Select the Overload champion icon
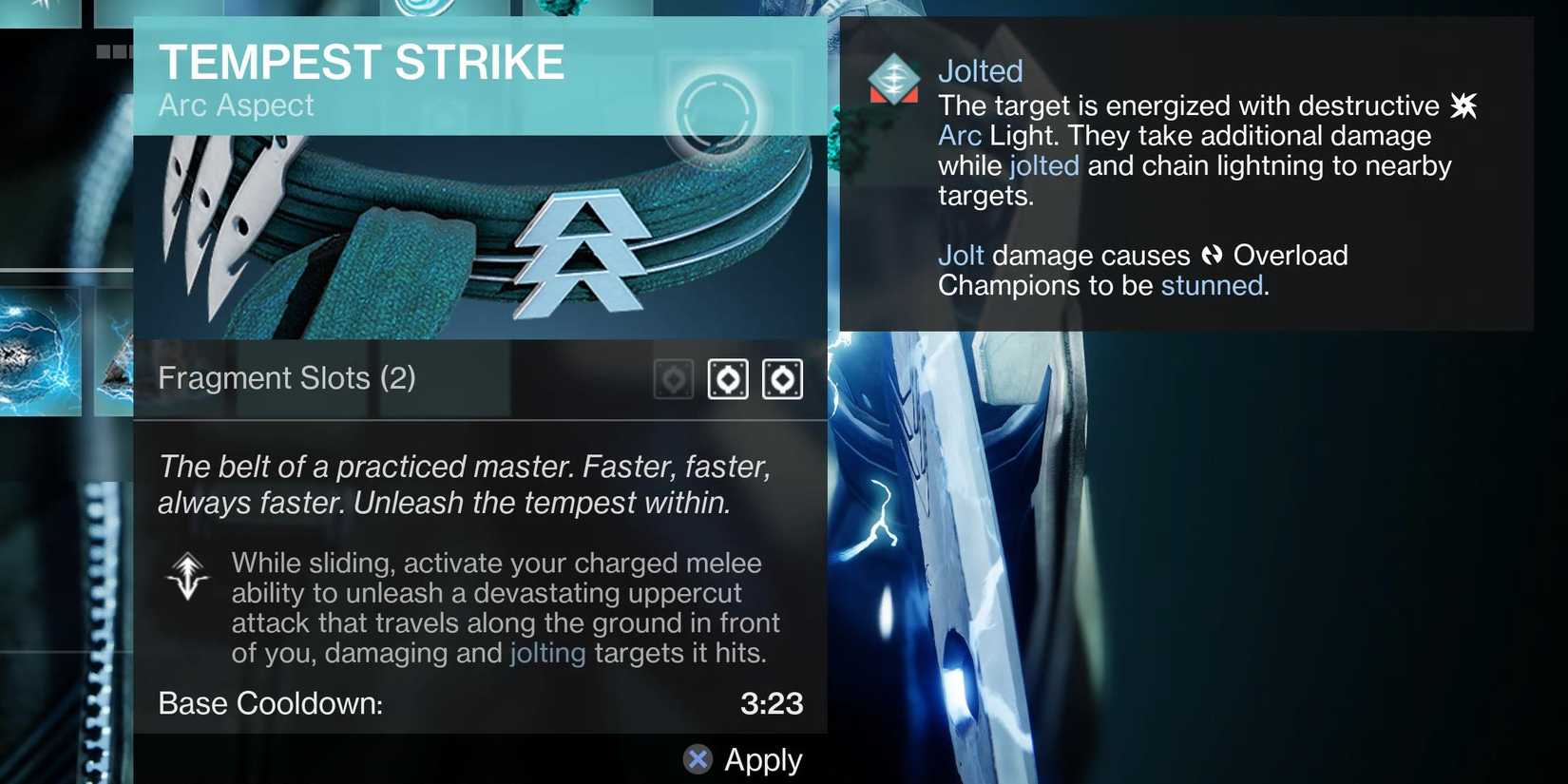Viewport: 1568px width, 784px height. (1211, 255)
